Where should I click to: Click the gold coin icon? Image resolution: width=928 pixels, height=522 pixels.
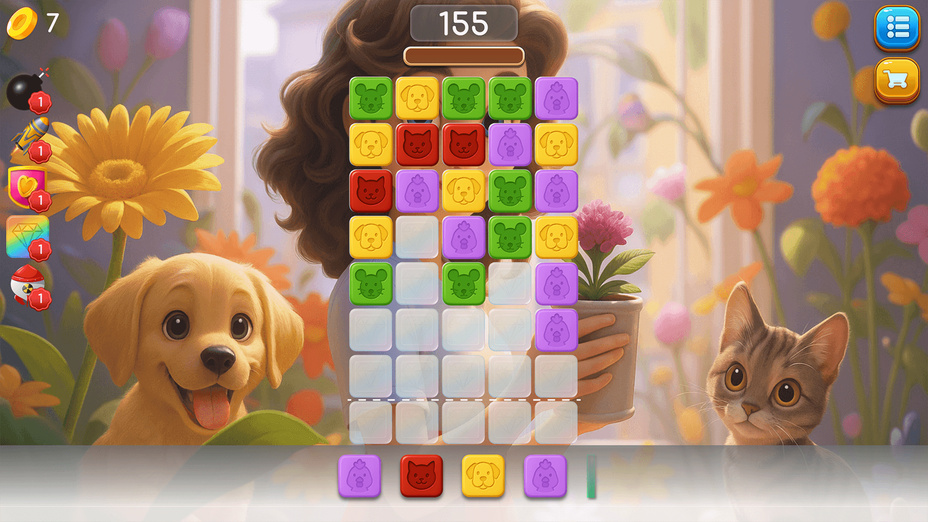click(x=21, y=23)
